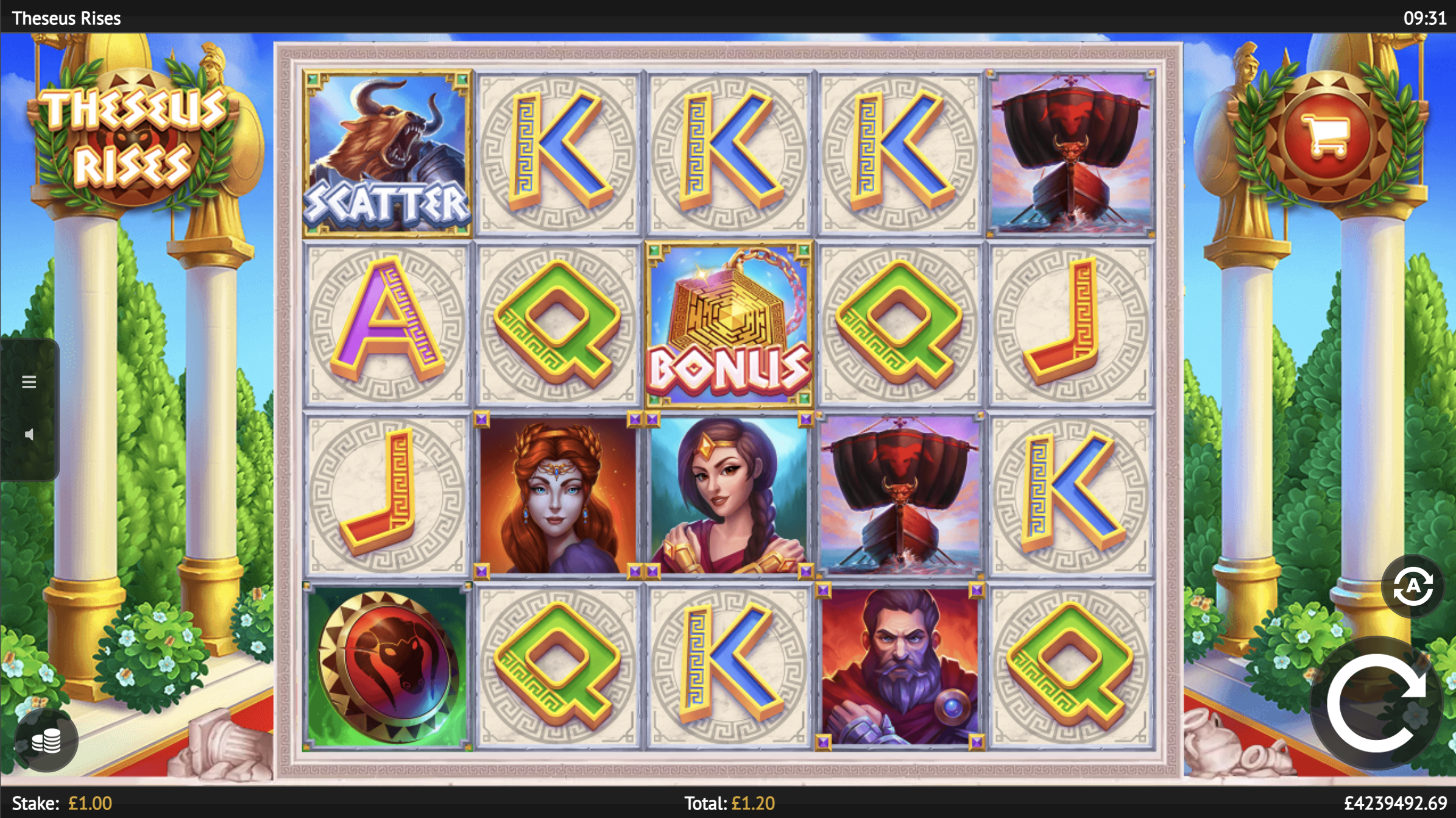Spin the reels with the circular arrow button
This screenshot has height=818, width=1456.
(x=1376, y=703)
